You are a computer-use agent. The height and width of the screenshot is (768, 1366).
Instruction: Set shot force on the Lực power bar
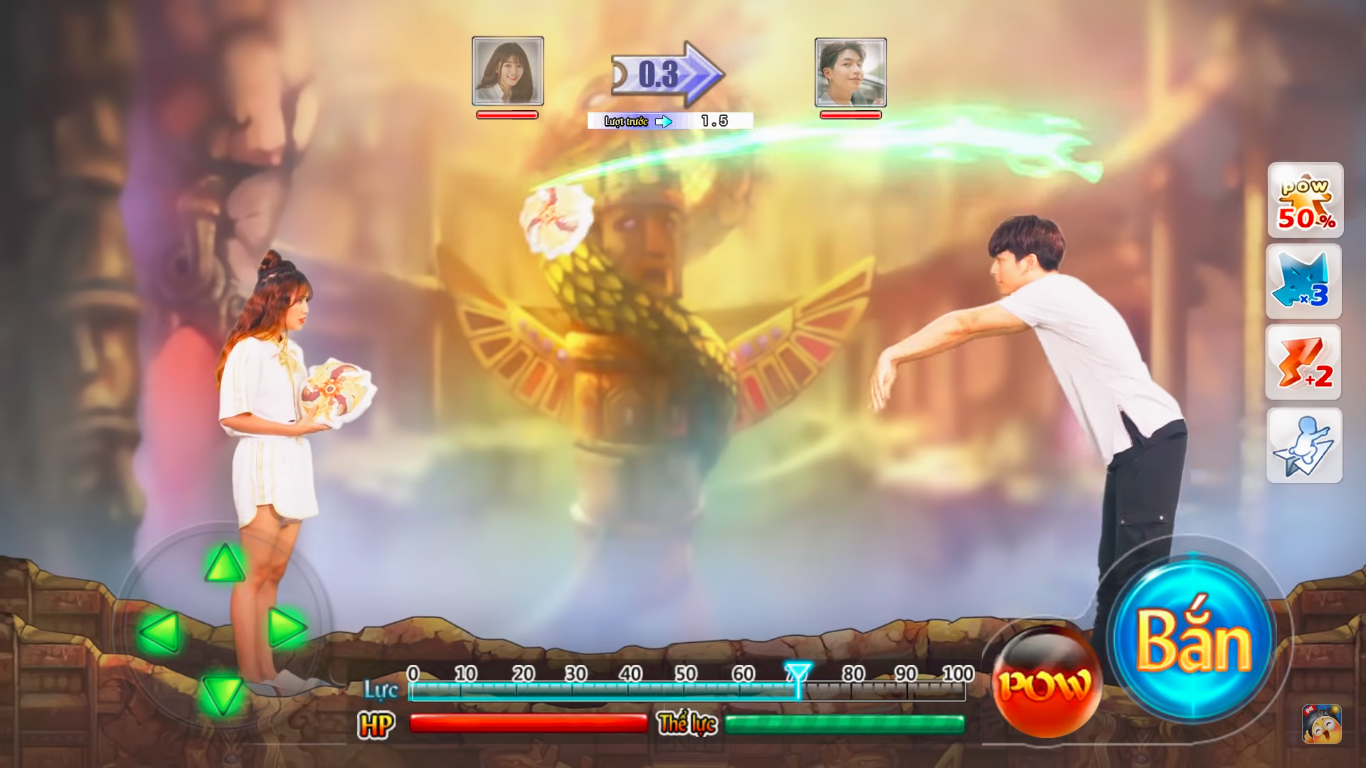tap(688, 690)
